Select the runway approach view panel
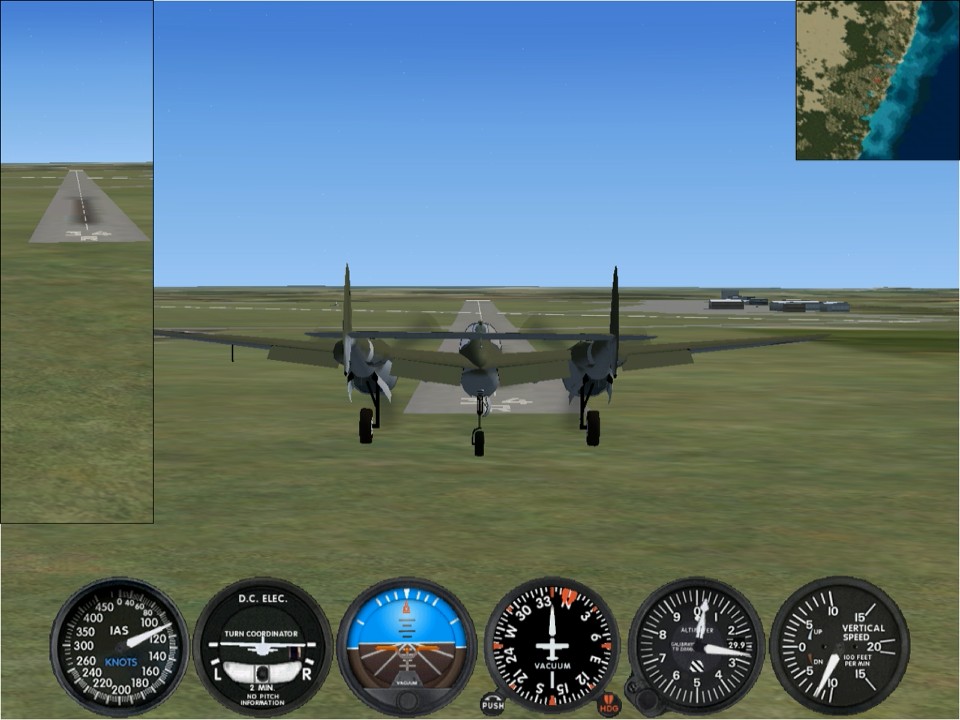This screenshot has height=720, width=960. (77, 262)
